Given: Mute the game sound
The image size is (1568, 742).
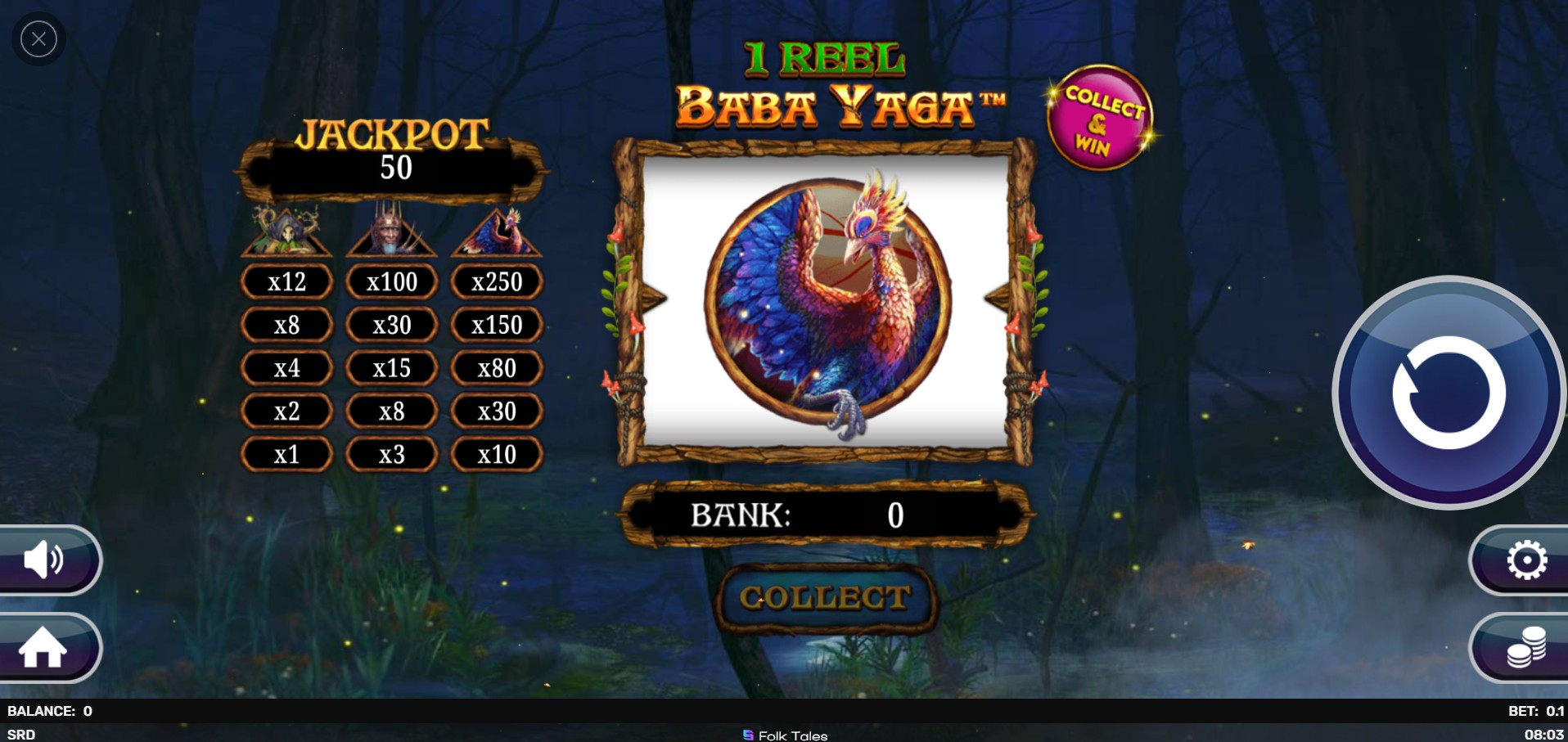Looking at the screenshot, I should 45,560.
